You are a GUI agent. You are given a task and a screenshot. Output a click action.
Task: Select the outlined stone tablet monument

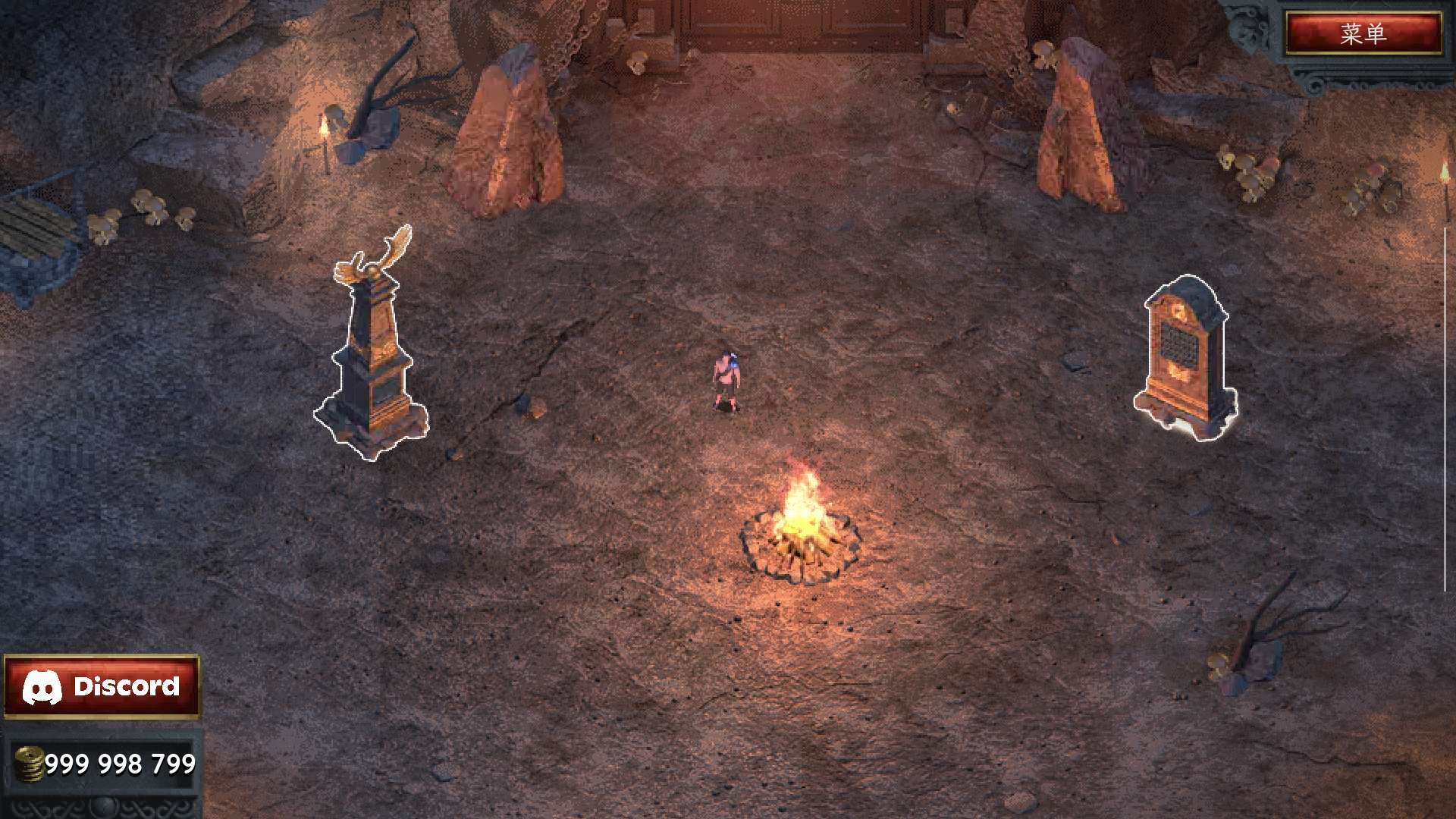pos(1185,356)
